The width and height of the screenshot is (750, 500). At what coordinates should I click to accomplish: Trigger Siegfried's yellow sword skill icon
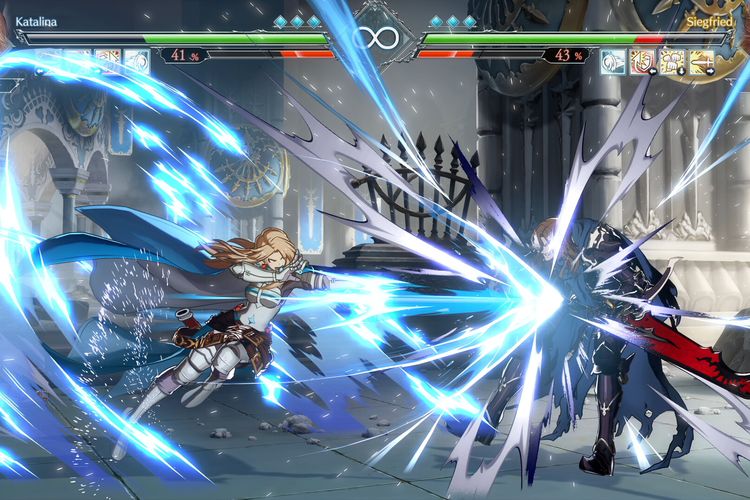click(x=702, y=62)
